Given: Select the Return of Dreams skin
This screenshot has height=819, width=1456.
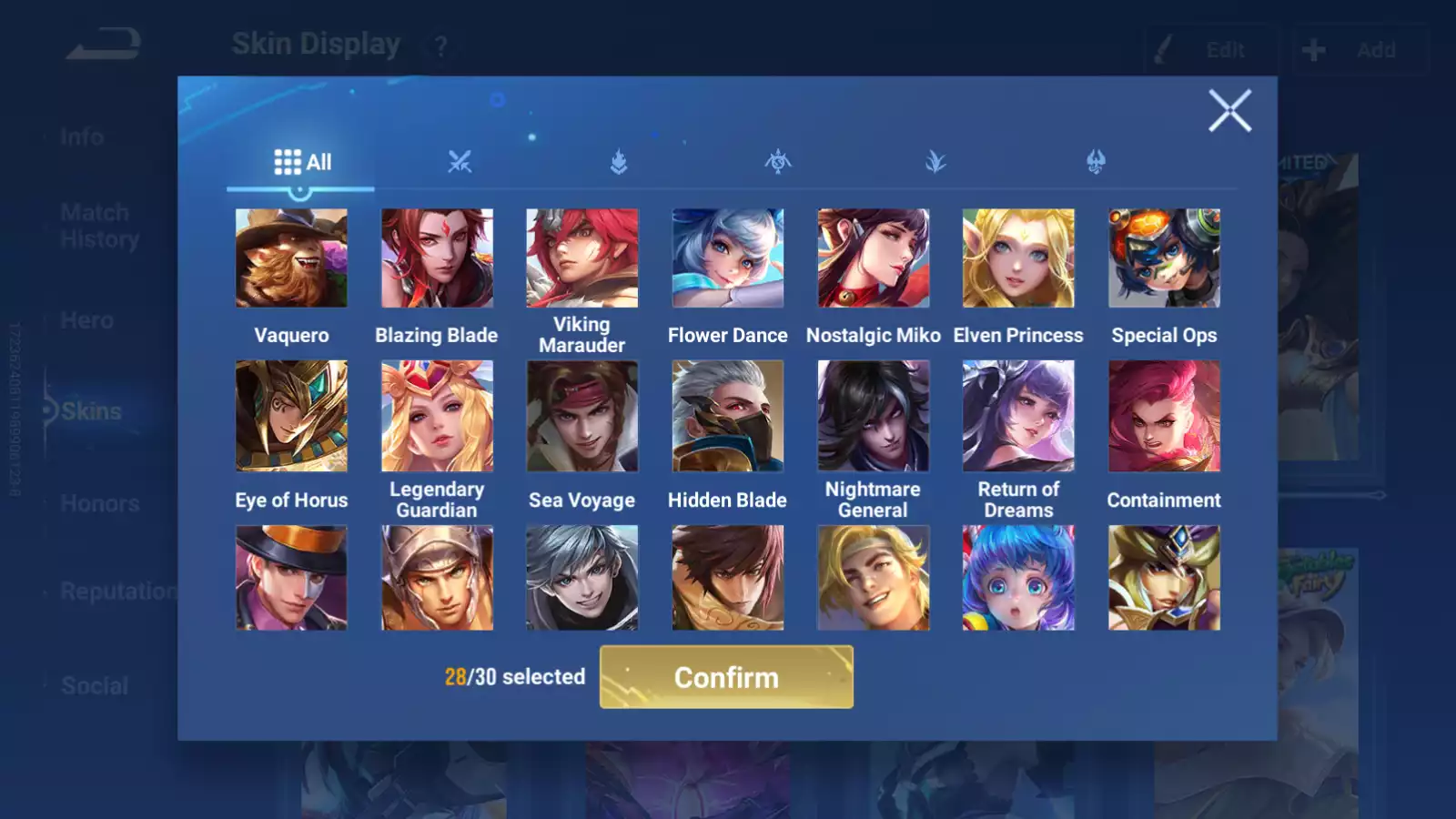Looking at the screenshot, I should (1018, 416).
